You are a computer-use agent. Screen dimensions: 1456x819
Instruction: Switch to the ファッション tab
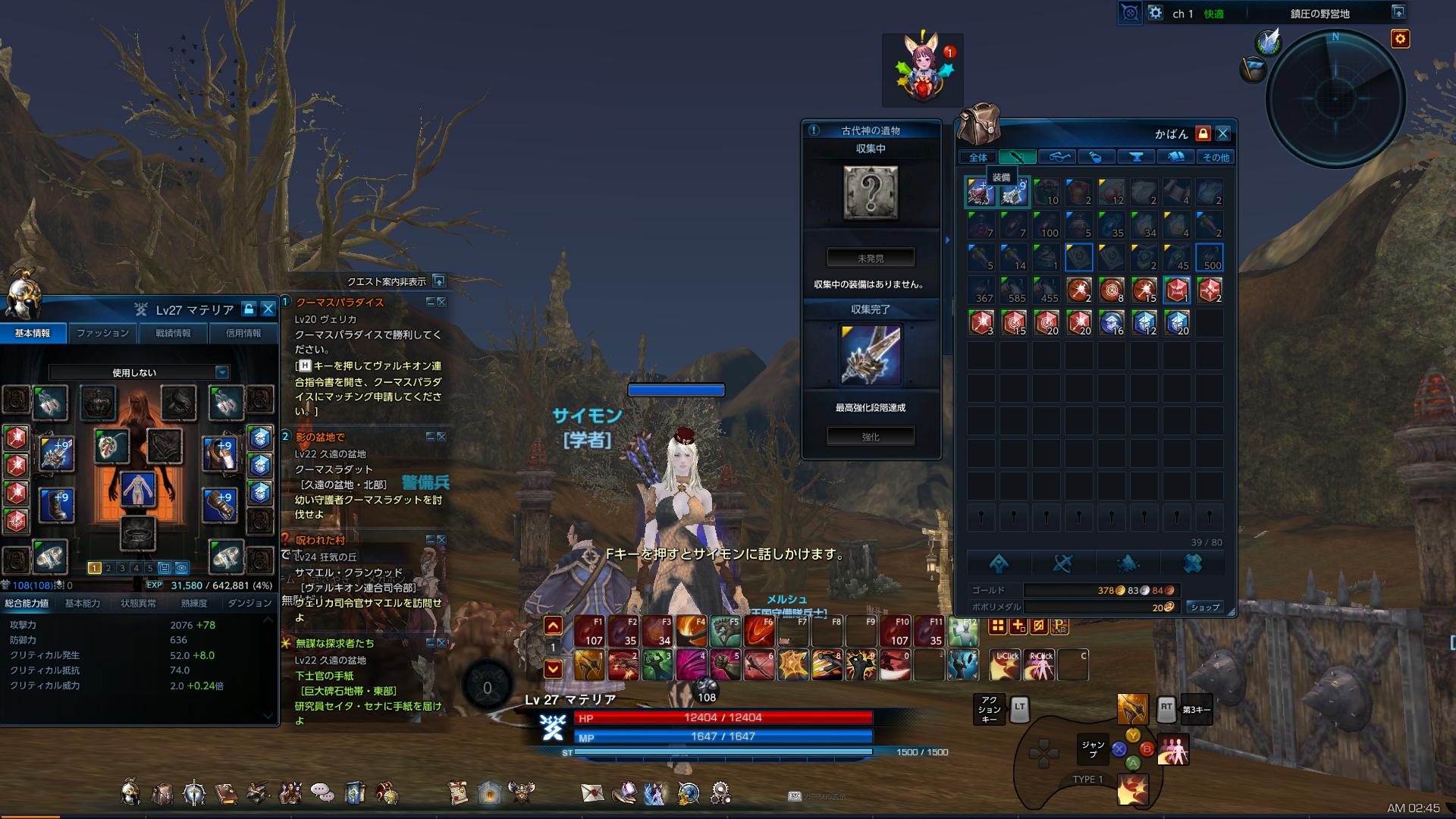coord(103,332)
